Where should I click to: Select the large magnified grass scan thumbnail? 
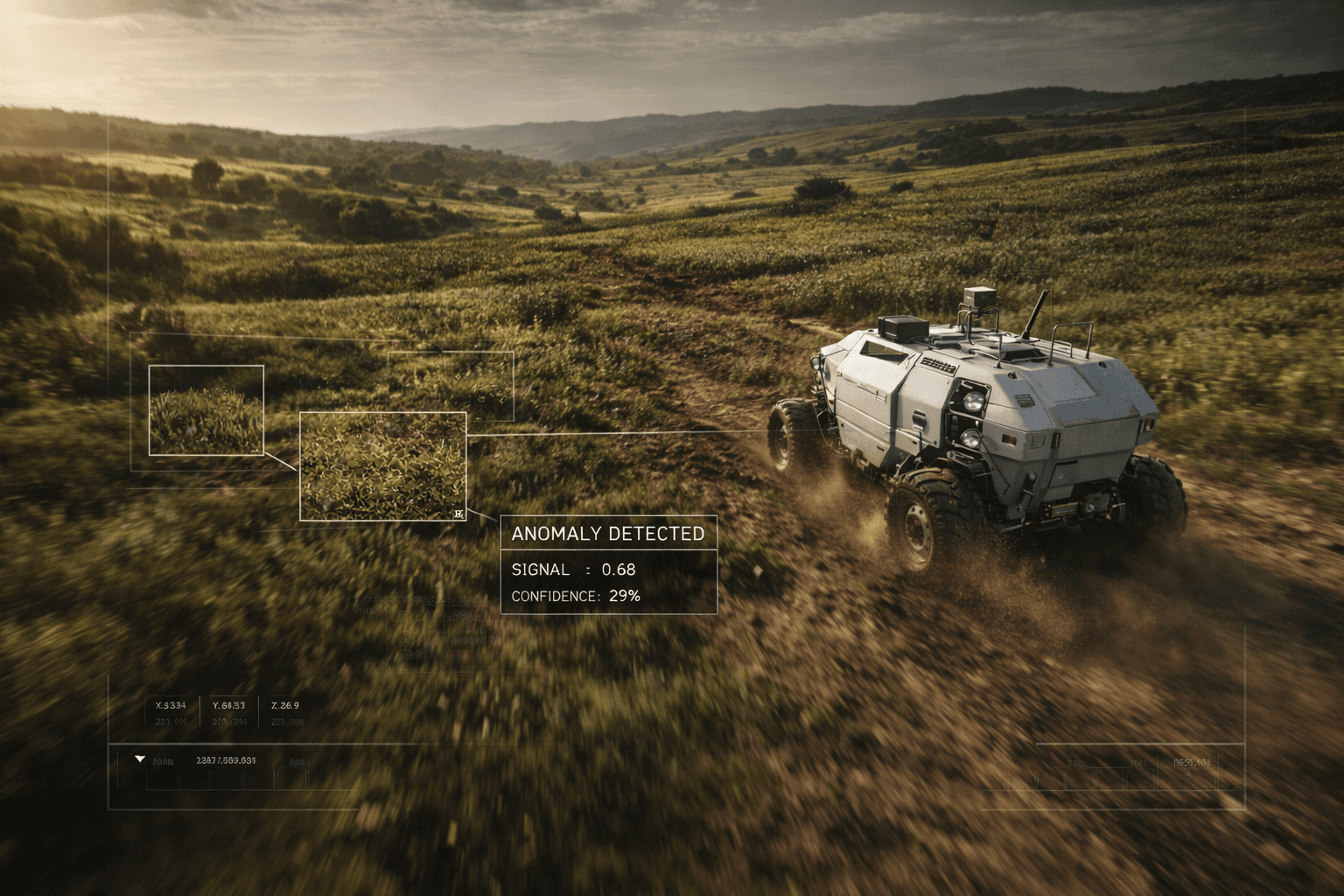pos(382,465)
